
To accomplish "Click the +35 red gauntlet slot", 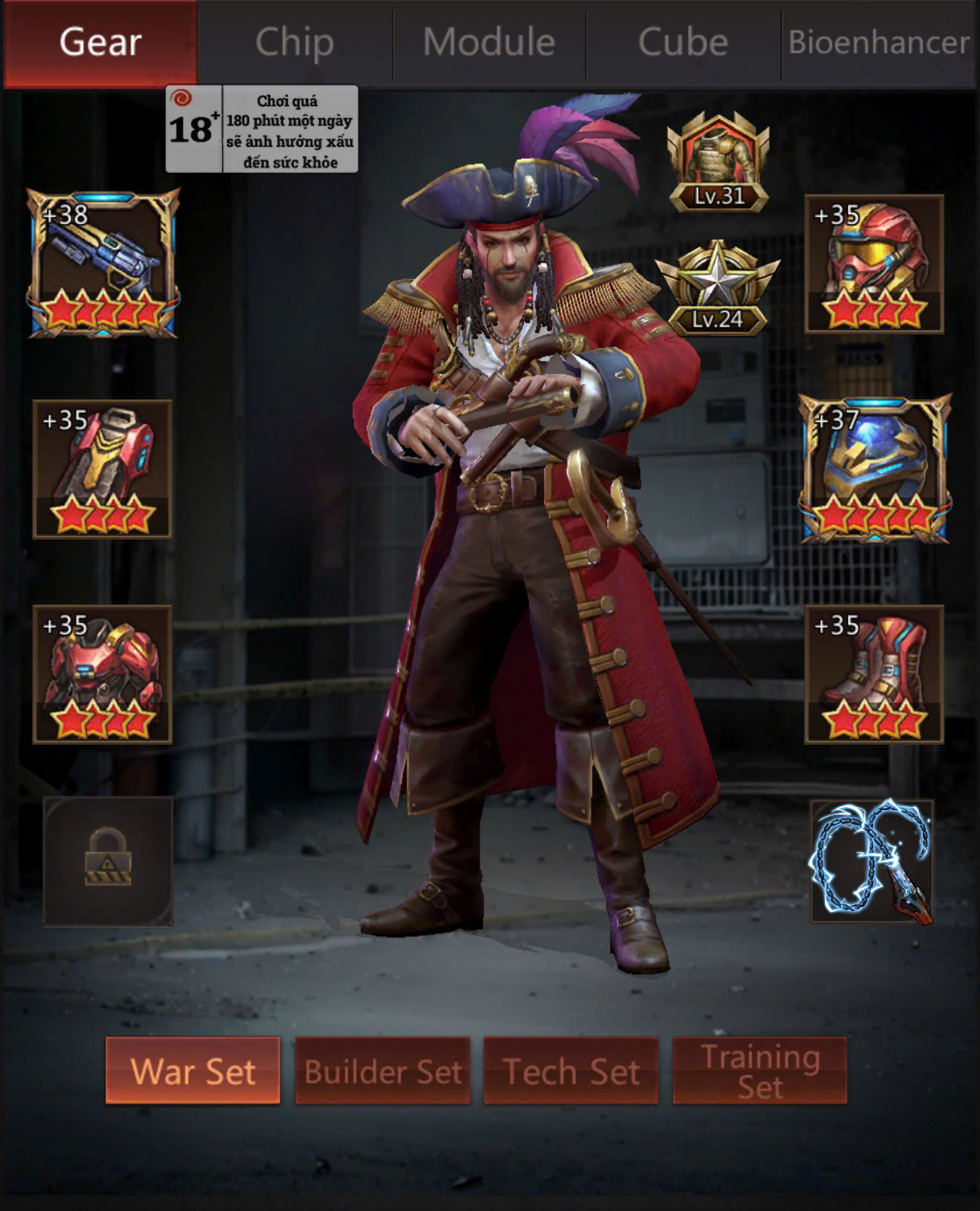I will [x=102, y=469].
